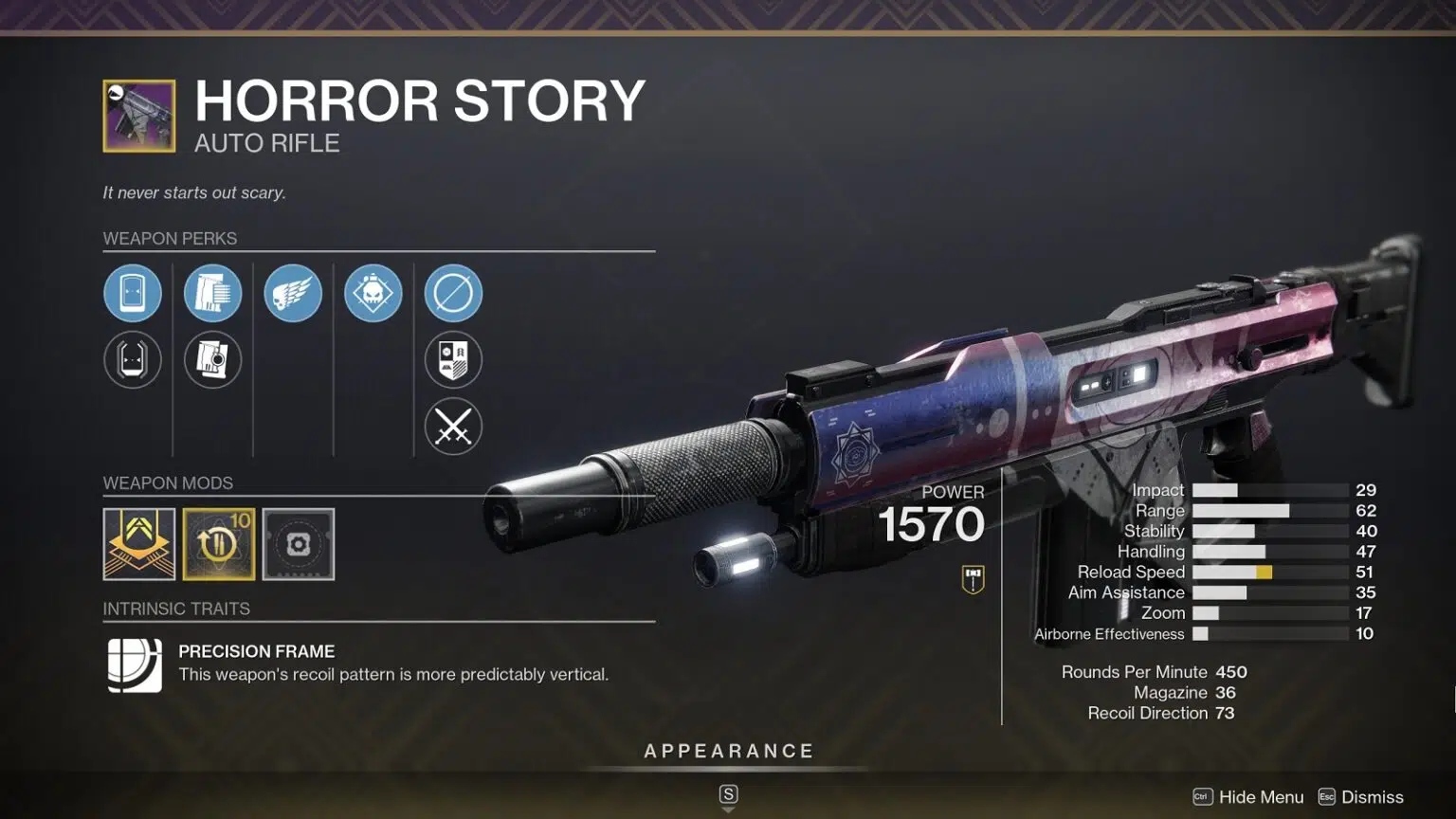Open the gold chevron weapon mod slot
The height and width of the screenshot is (819, 1456).
point(139,544)
